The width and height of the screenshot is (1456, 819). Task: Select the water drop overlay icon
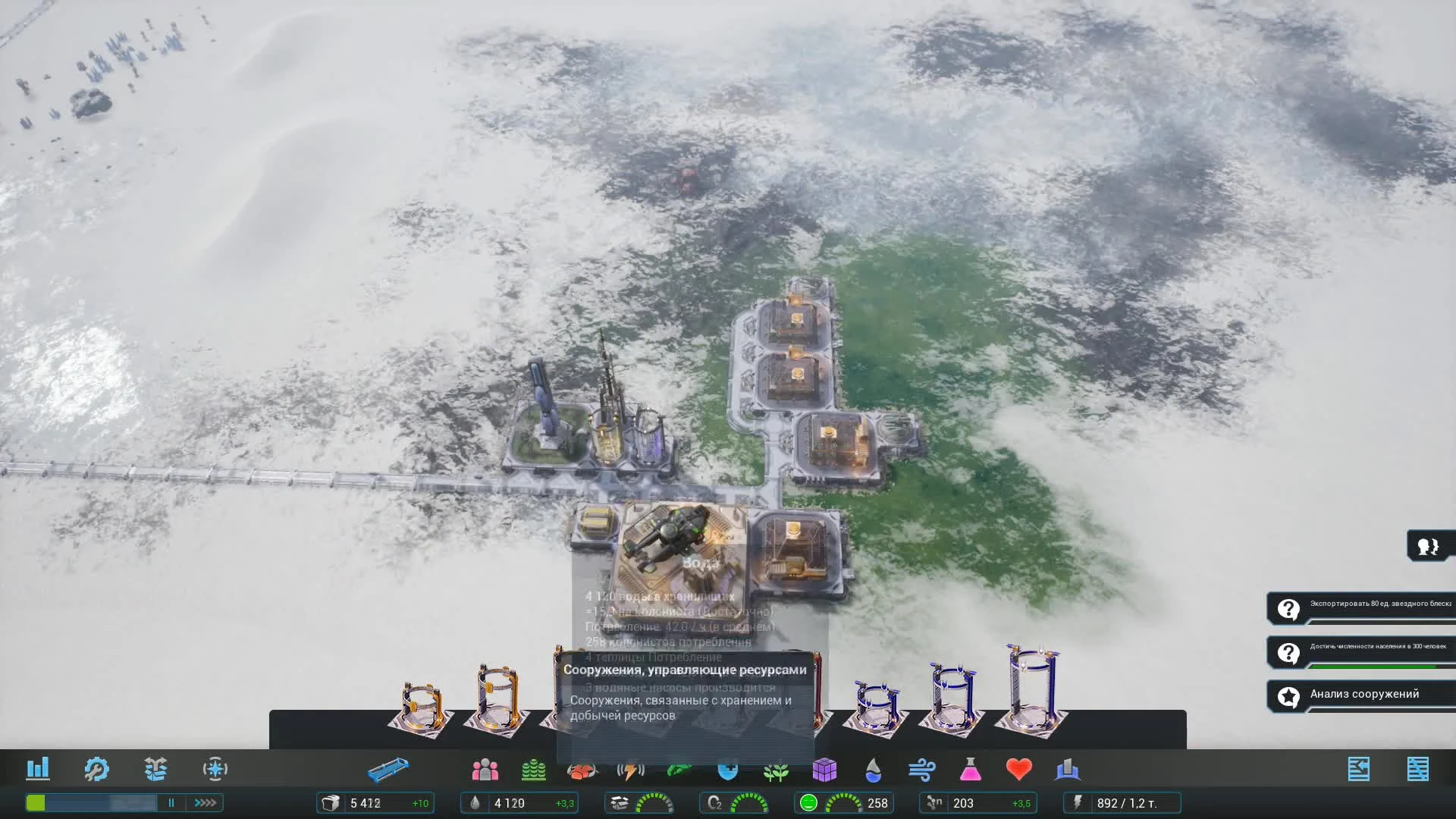(x=874, y=769)
